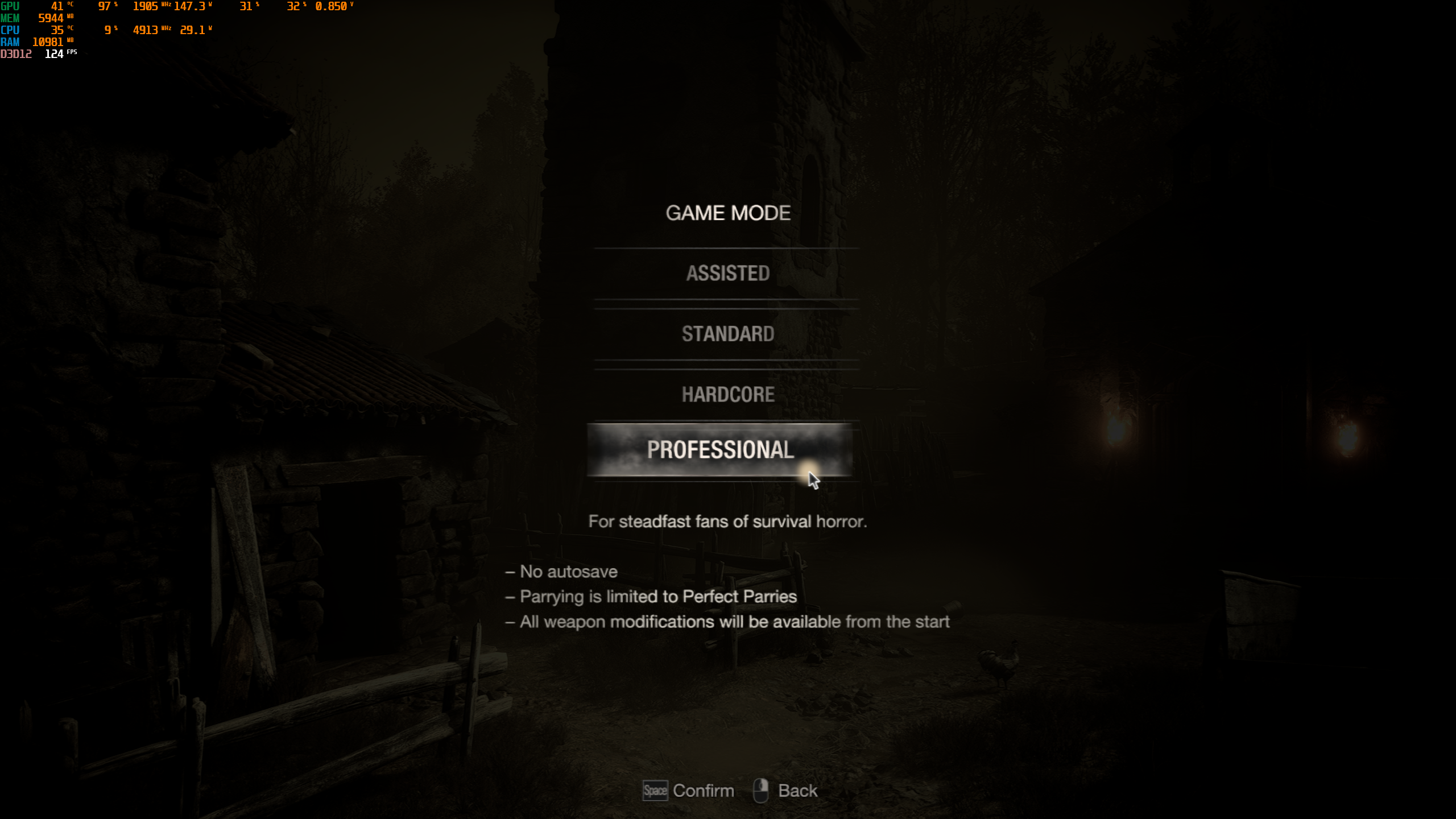Click the highlighted PROFESSIONAL menu bar
The width and height of the screenshot is (1456, 819).
pos(721,452)
